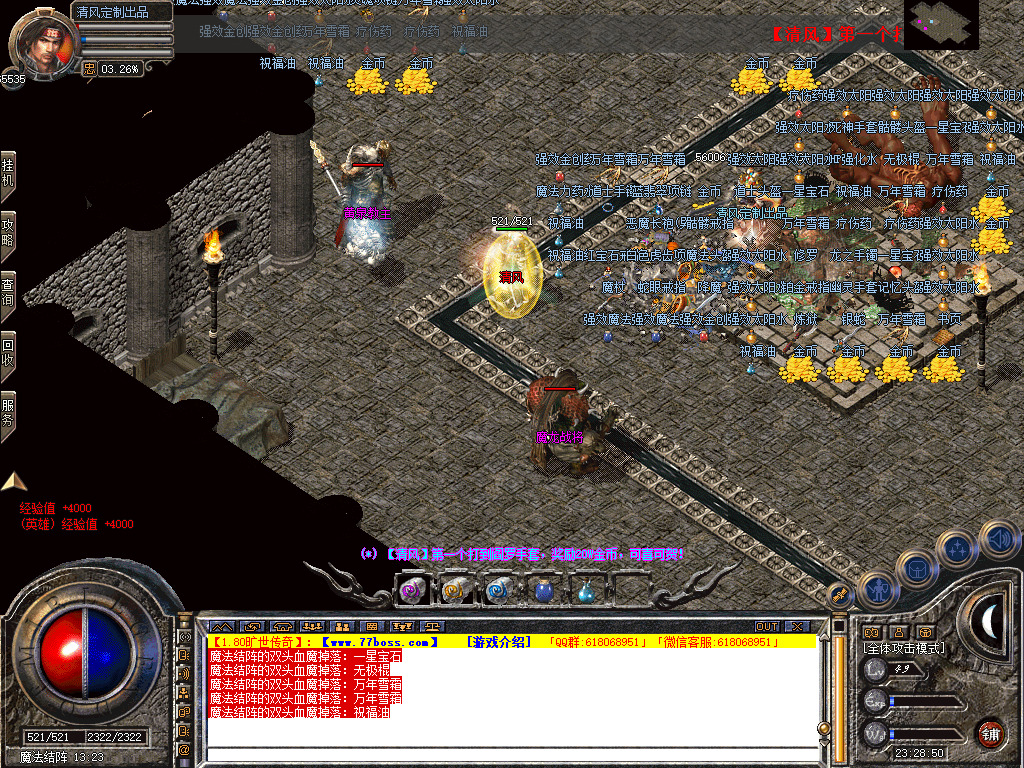The image size is (1024, 768).
Task: Select the 查询 query side tab
Action: point(8,292)
